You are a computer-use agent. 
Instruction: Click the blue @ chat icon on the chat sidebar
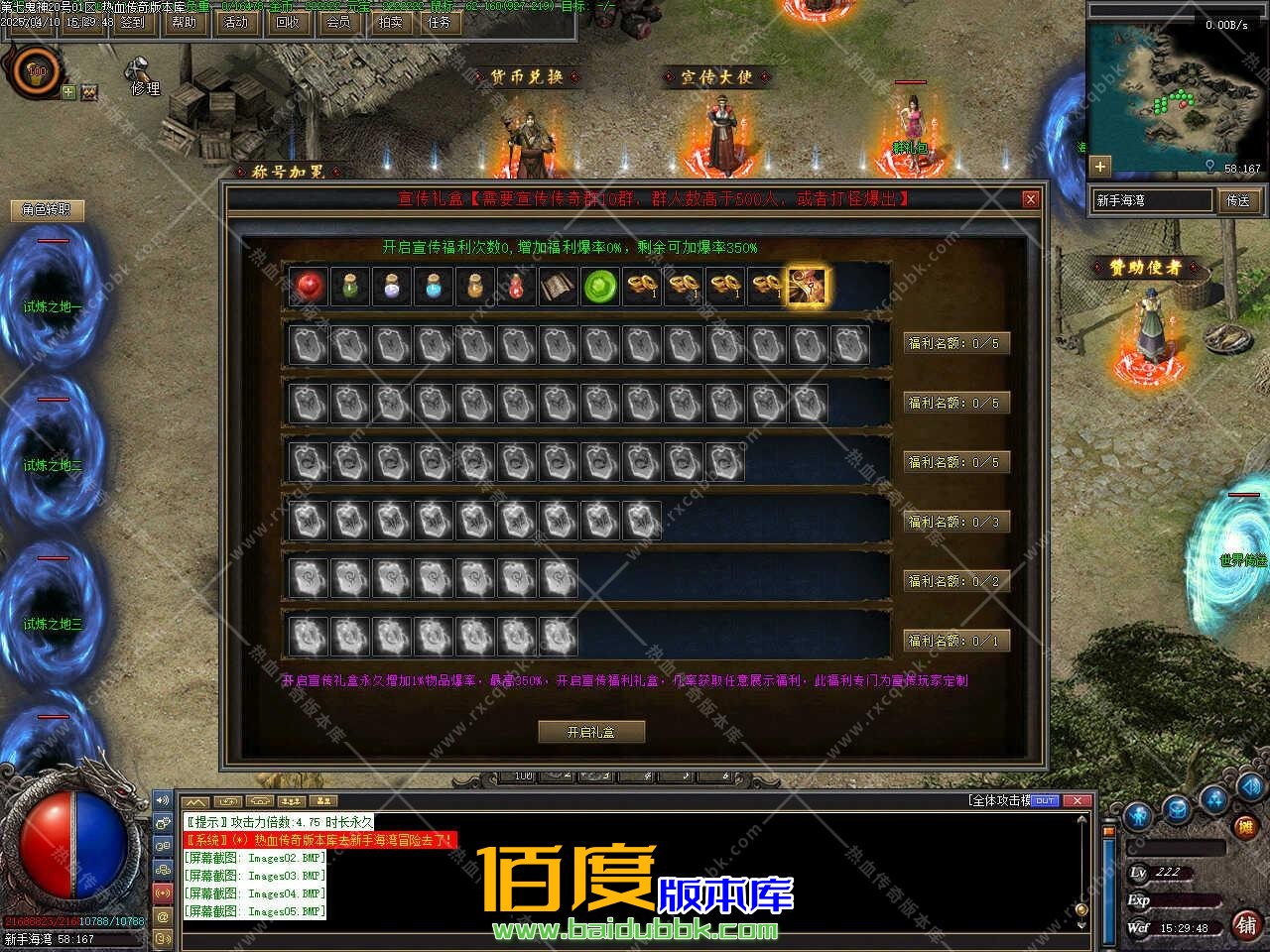164,917
